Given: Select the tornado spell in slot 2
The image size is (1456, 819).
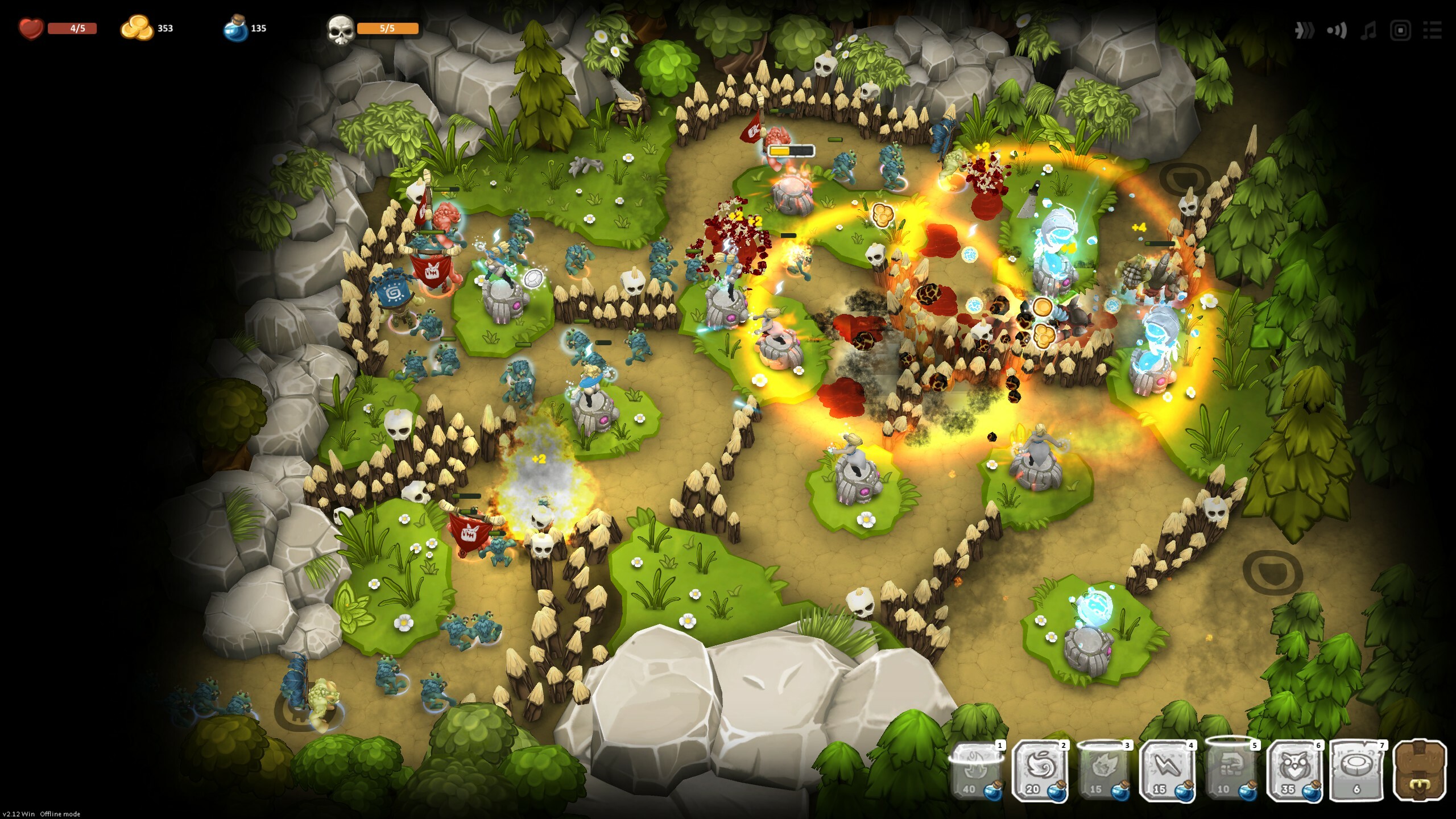Looking at the screenshot, I should 1041,769.
